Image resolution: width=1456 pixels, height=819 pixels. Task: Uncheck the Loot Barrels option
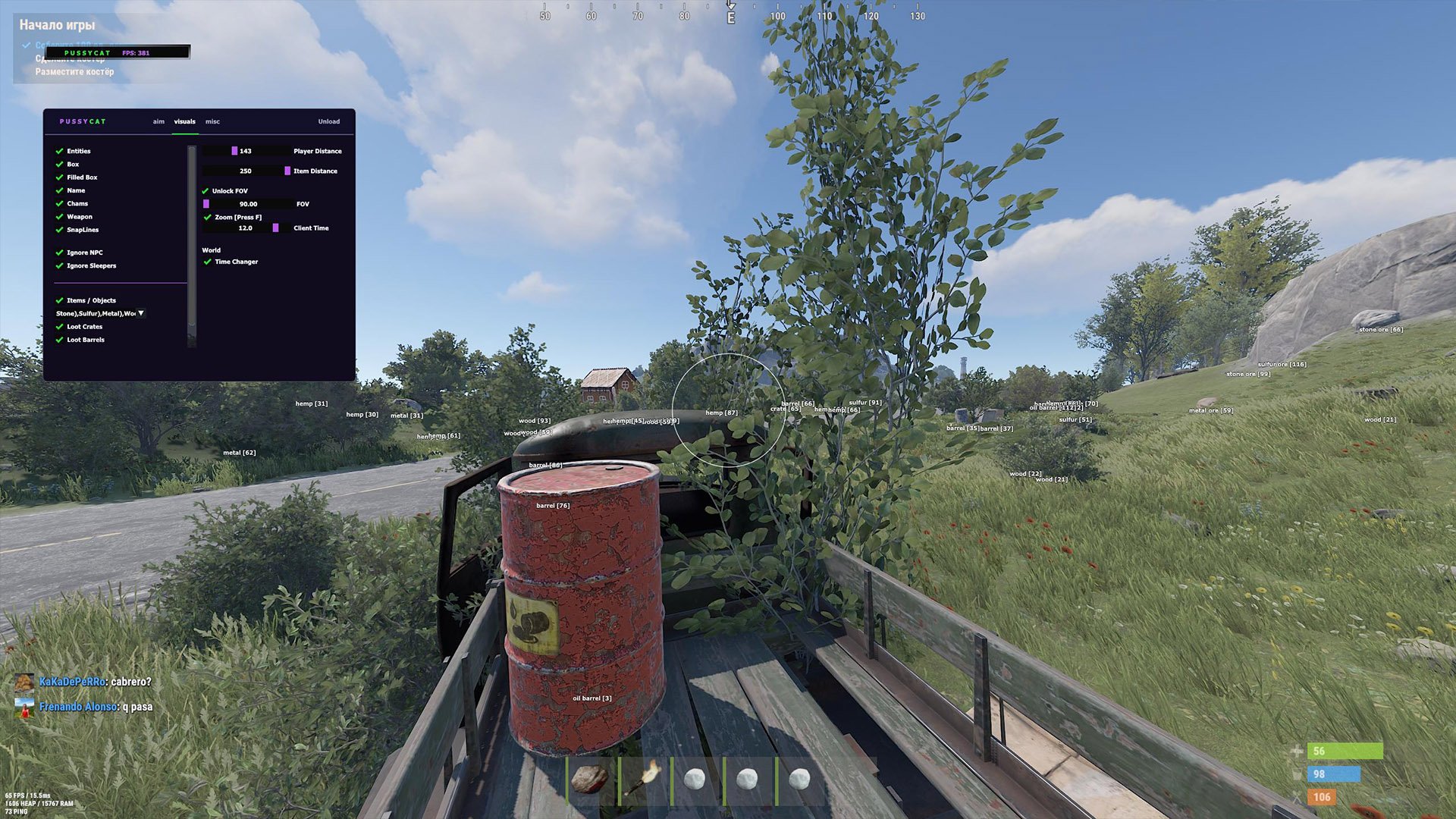59,340
